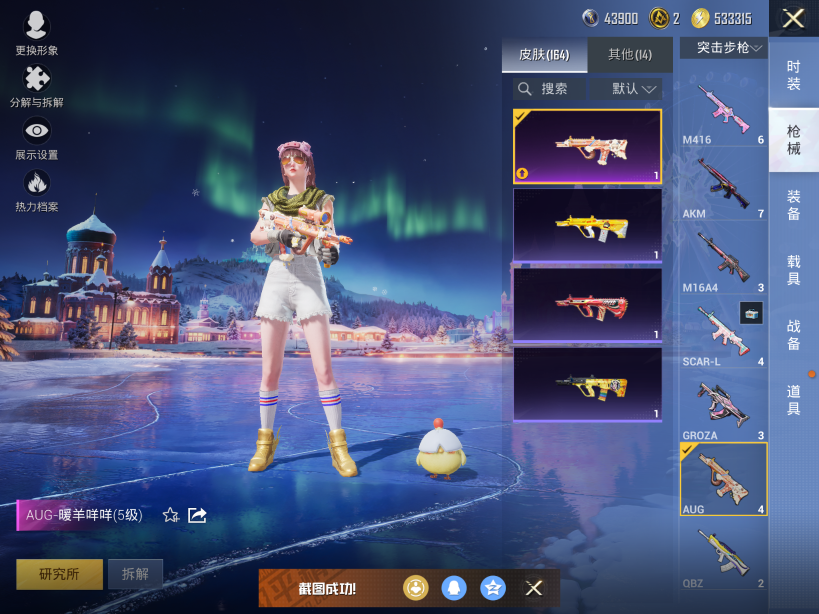Dismiss the 截图成功 screenshot banner
The image size is (819, 614).
coord(534,588)
